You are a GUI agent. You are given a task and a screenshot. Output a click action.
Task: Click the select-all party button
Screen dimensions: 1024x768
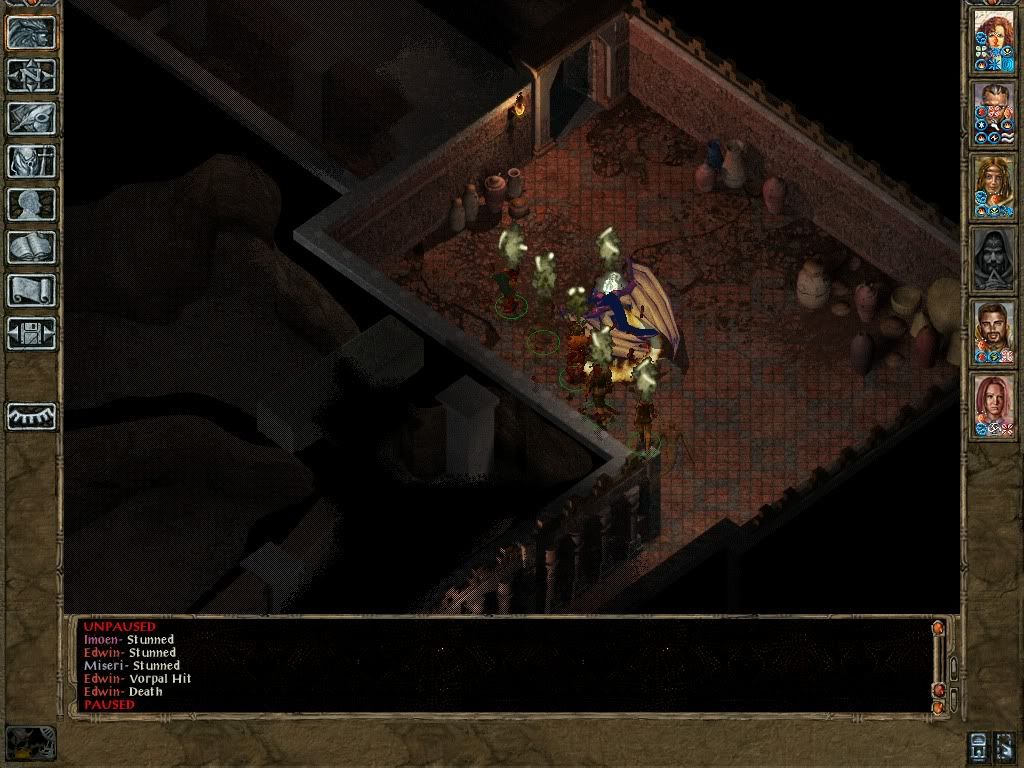point(1004,748)
